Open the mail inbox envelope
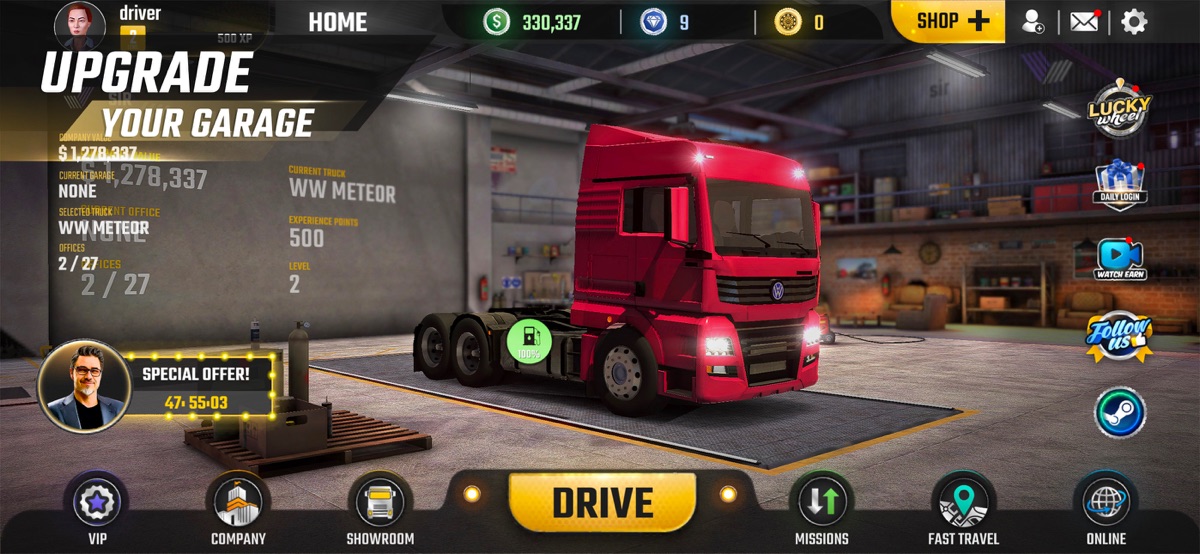 1084,21
